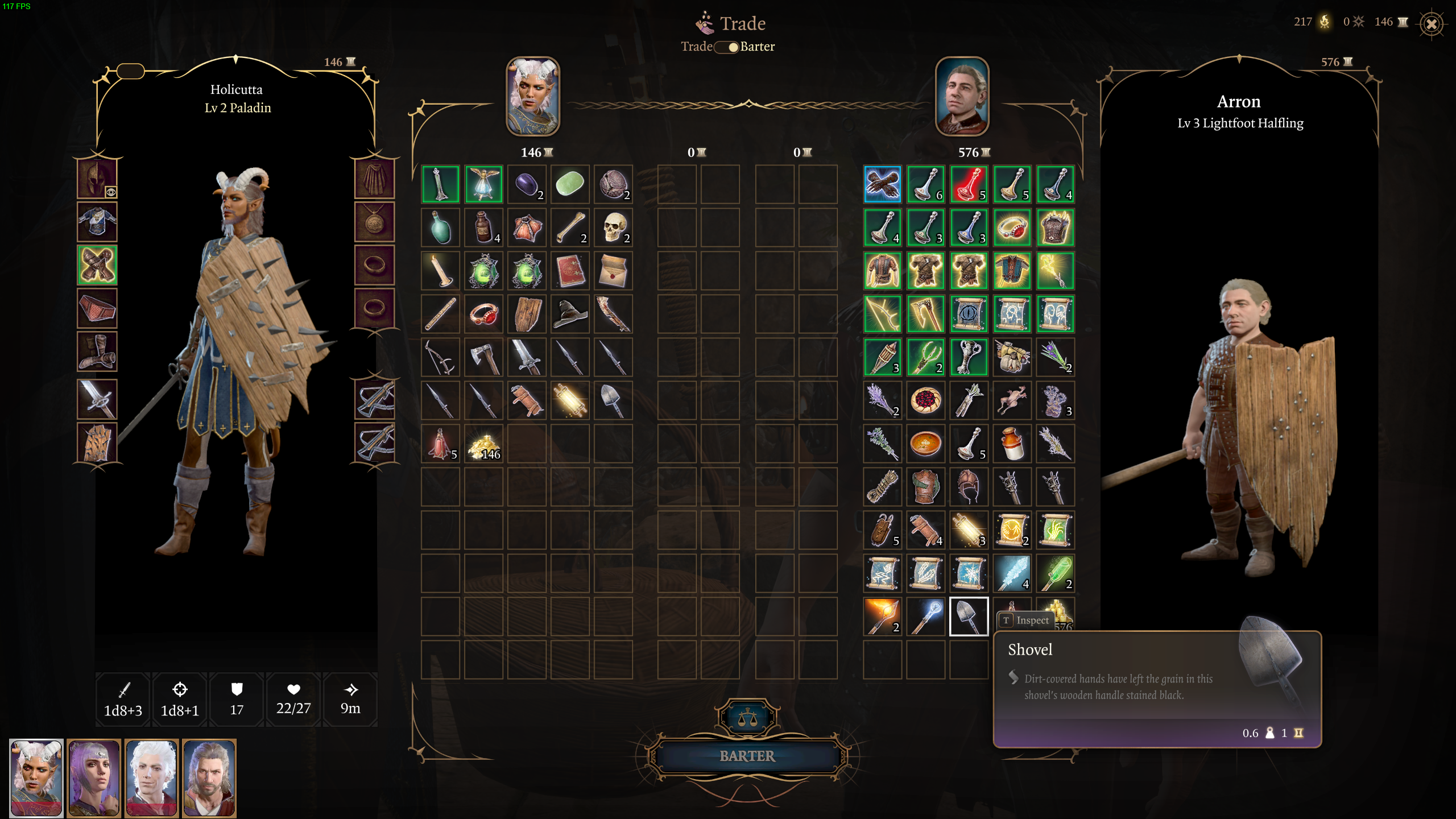Pick the red healing potion in Arron's stock
The image size is (1456, 819).
click(969, 184)
